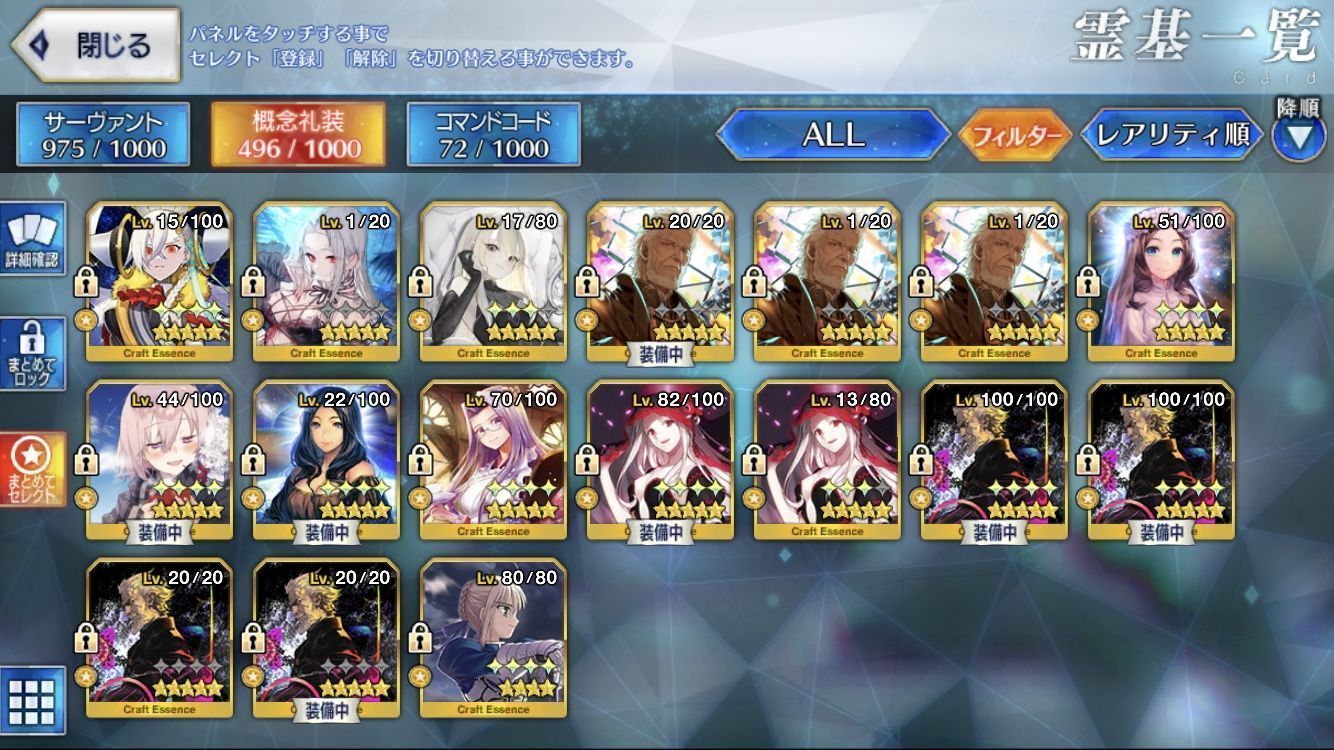This screenshot has width=1334, height=750.
Task: Activate まとめてセレクト bulk select
Action: click(32, 469)
